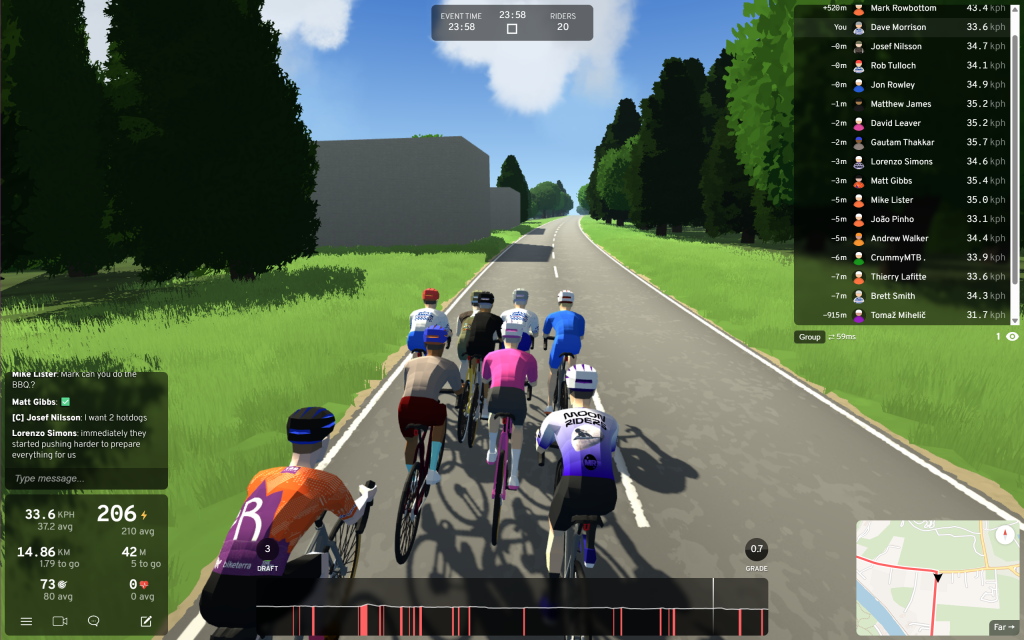Open the edit pencil icon
This screenshot has height=640, width=1024.
(x=146, y=621)
